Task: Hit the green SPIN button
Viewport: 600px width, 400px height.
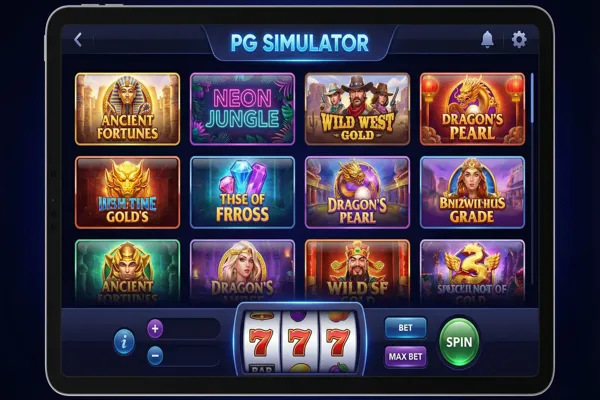Action: coord(459,342)
